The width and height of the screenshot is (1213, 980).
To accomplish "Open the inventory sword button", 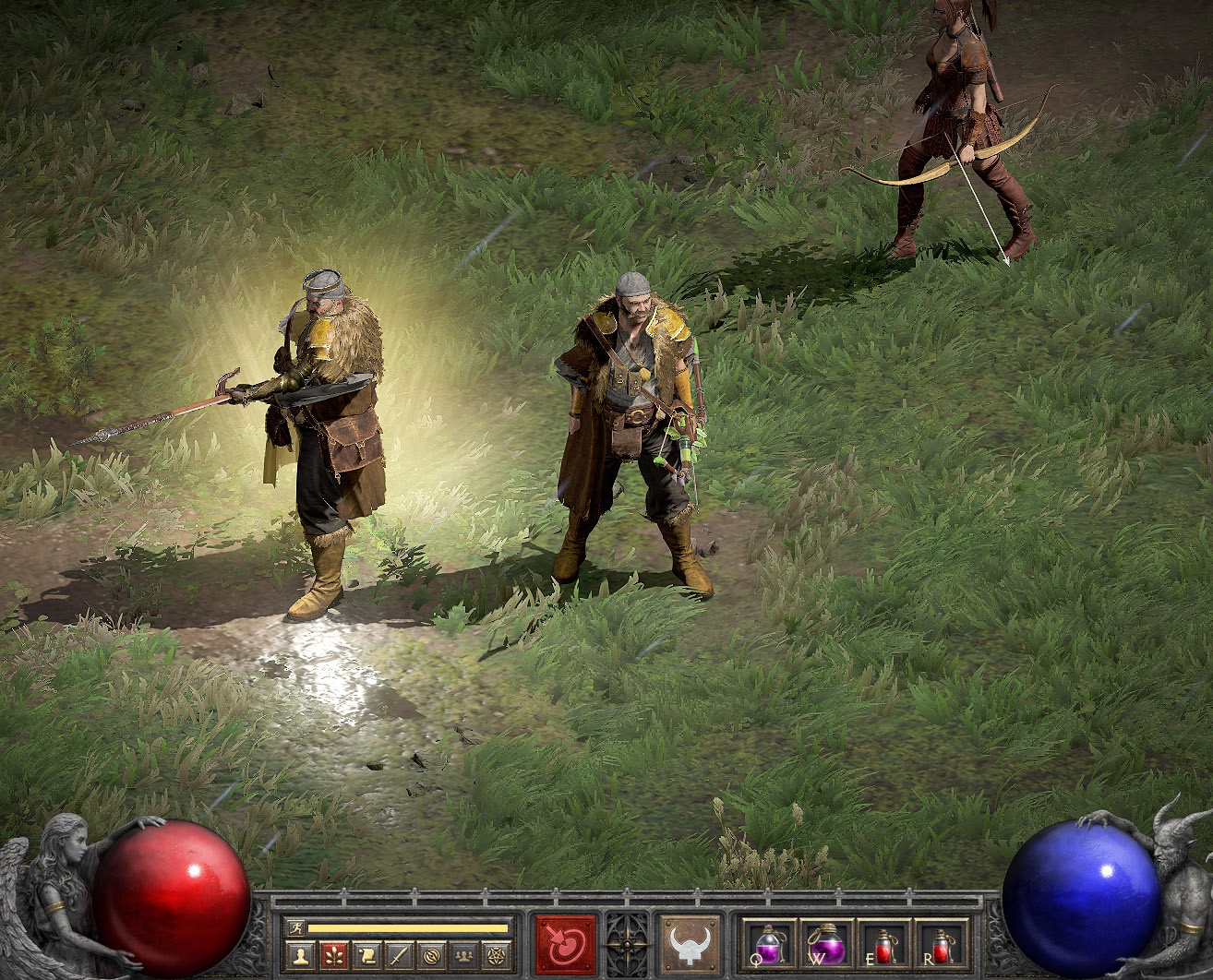I will pos(398,955).
